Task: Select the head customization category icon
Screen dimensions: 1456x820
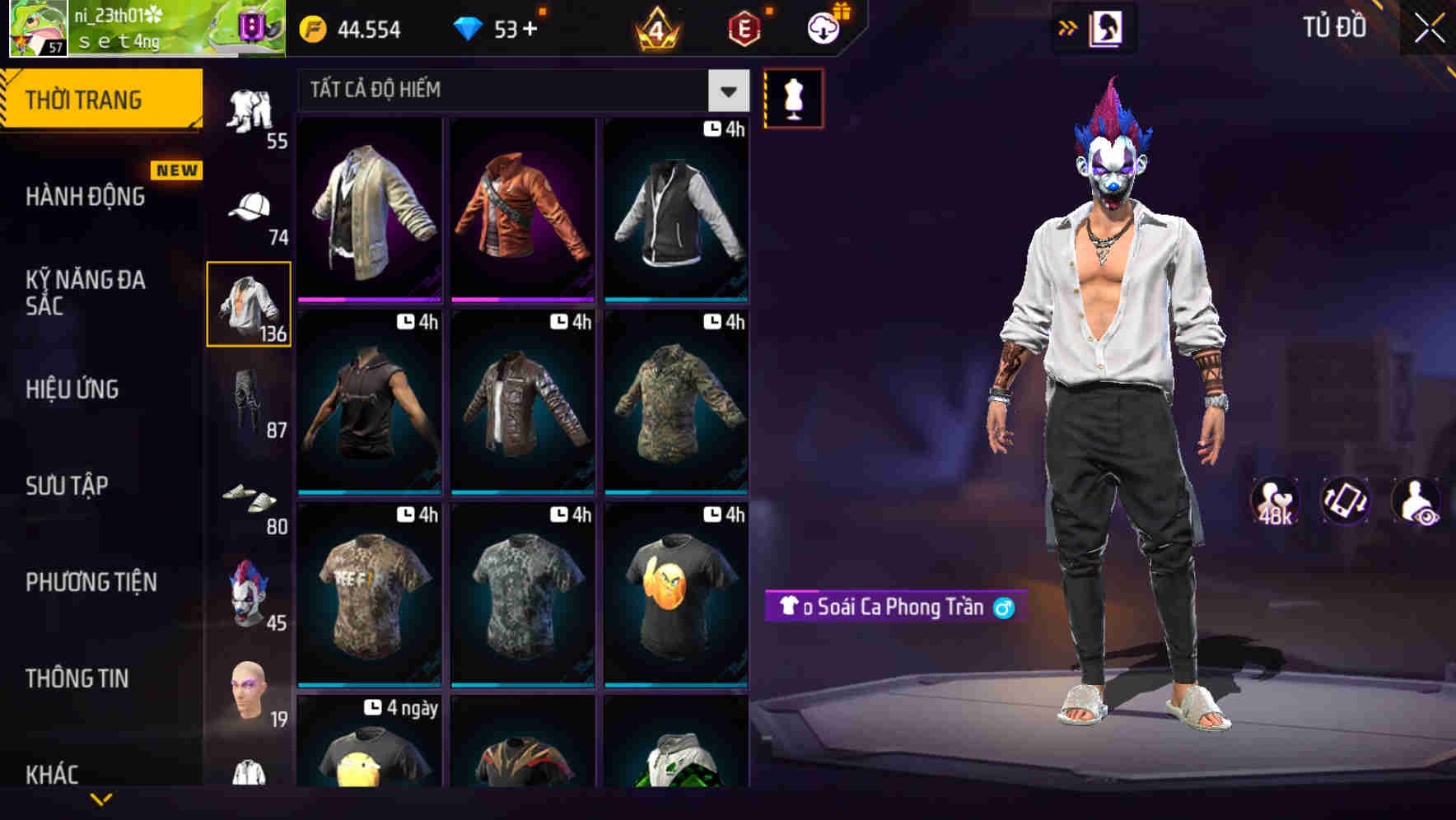Action: 250,687
